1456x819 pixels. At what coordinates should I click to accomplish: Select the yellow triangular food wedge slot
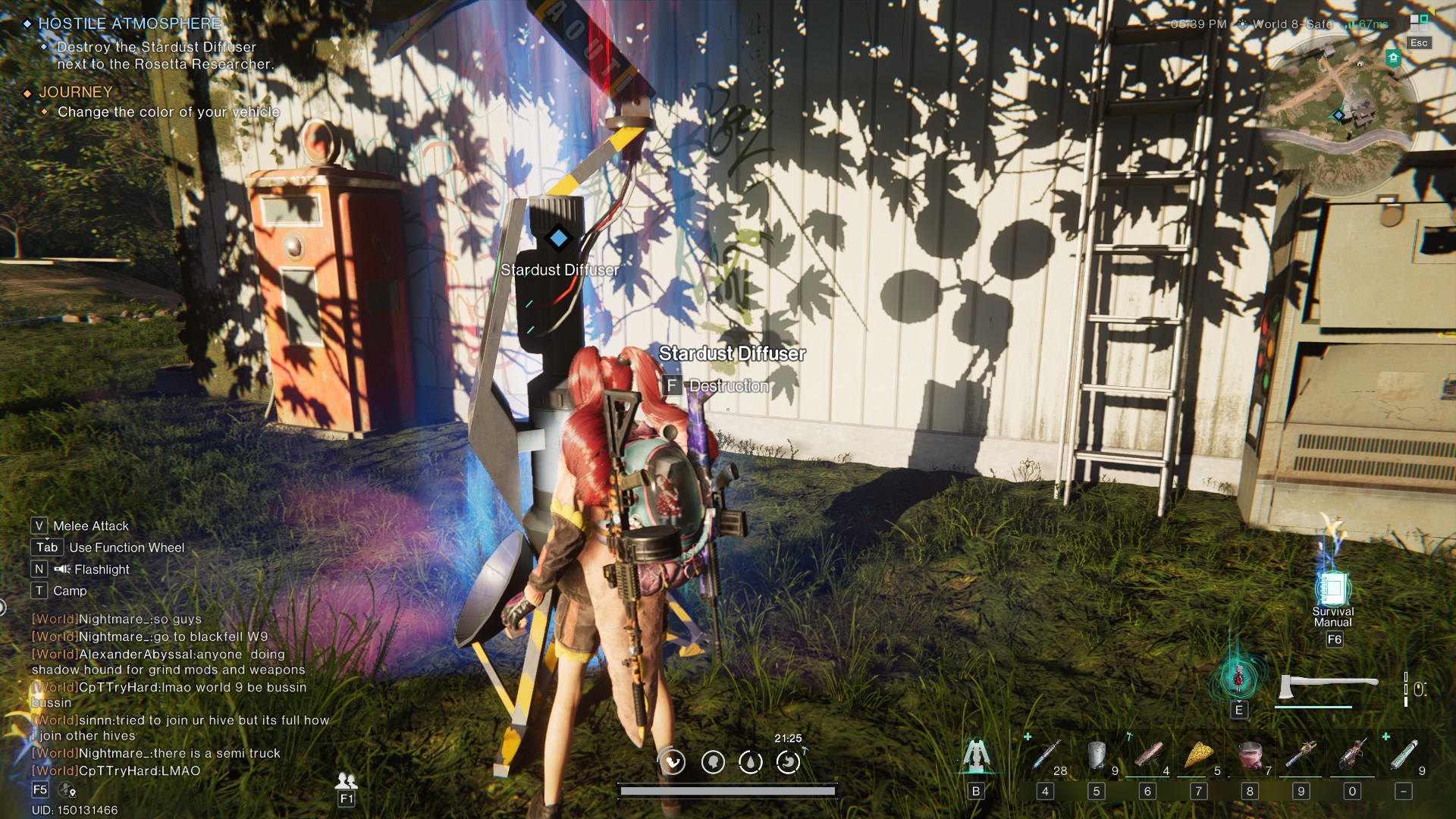(x=1199, y=755)
